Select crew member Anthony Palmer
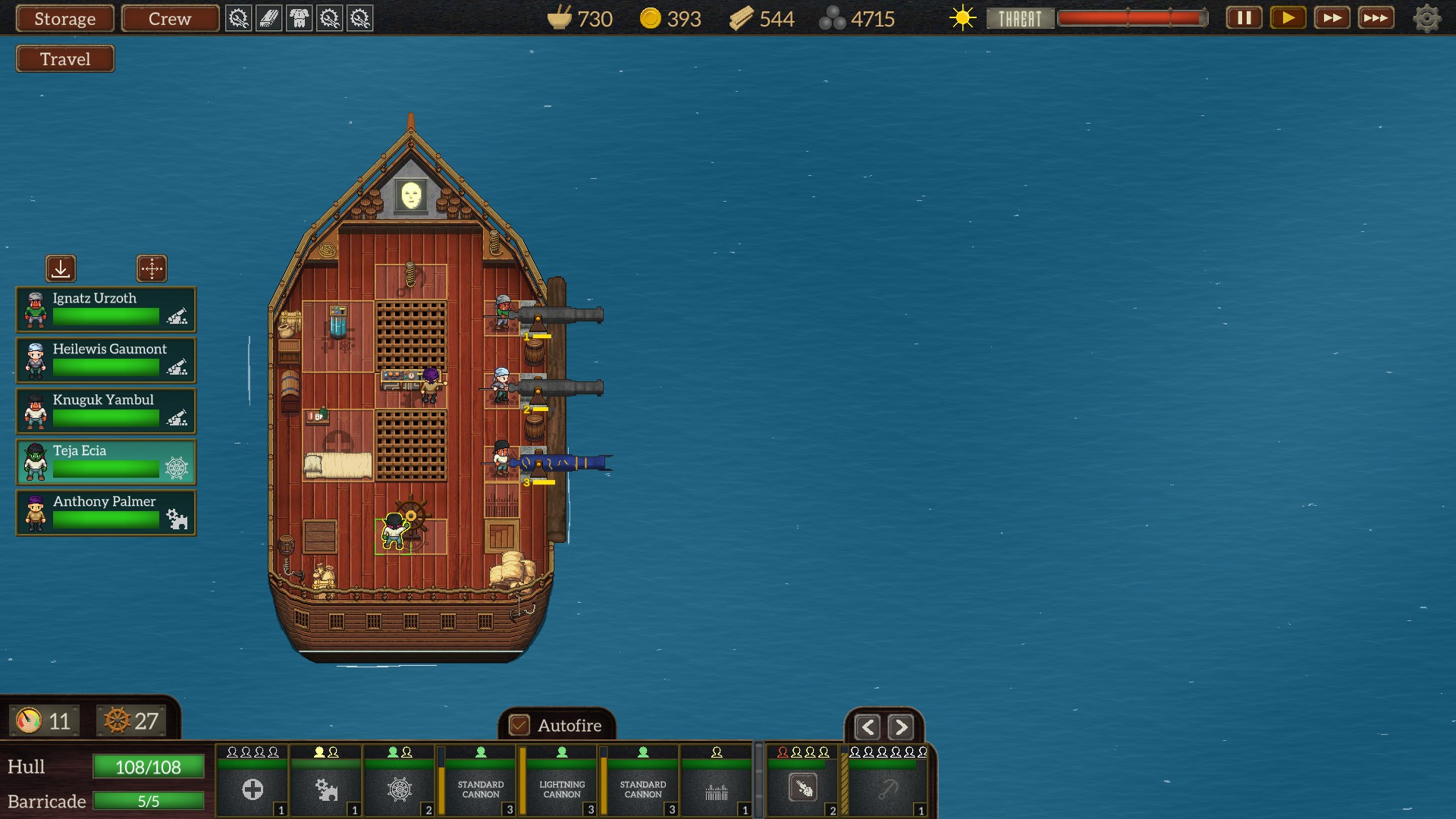The image size is (1456, 819). pos(106,513)
